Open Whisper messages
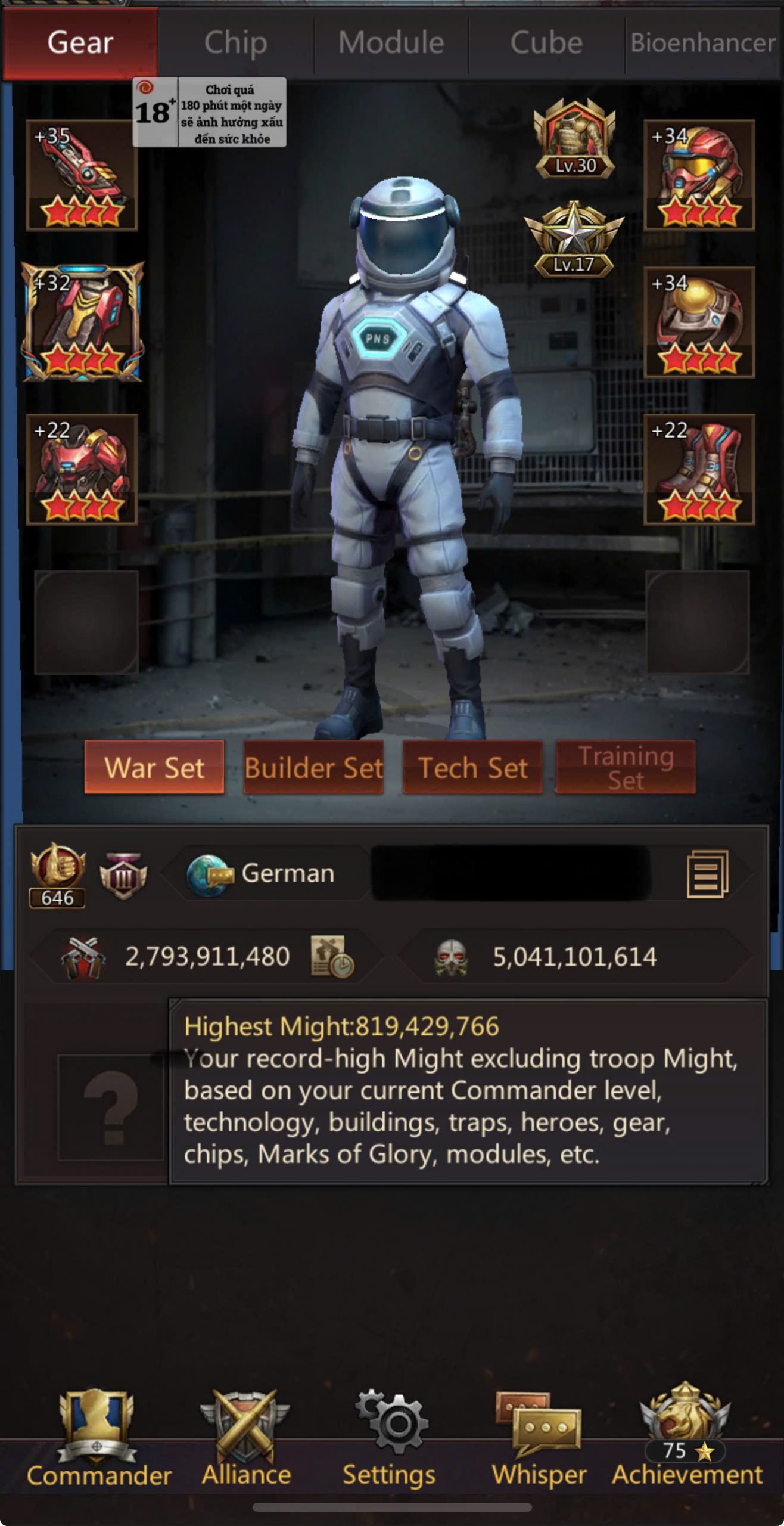The height and width of the screenshot is (1526, 784). (x=539, y=1438)
